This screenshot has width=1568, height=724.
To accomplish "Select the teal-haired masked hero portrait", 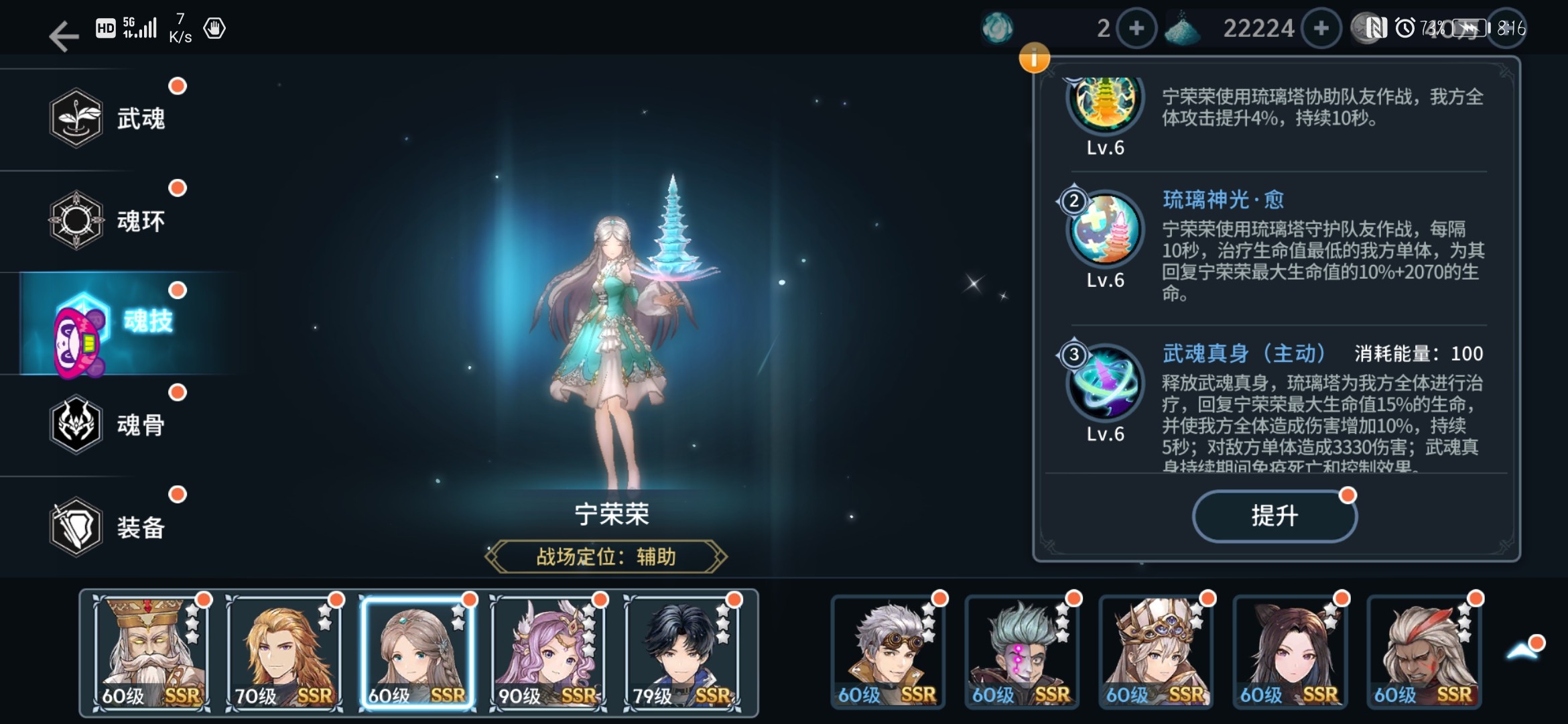I will pyautogui.click(x=1022, y=652).
